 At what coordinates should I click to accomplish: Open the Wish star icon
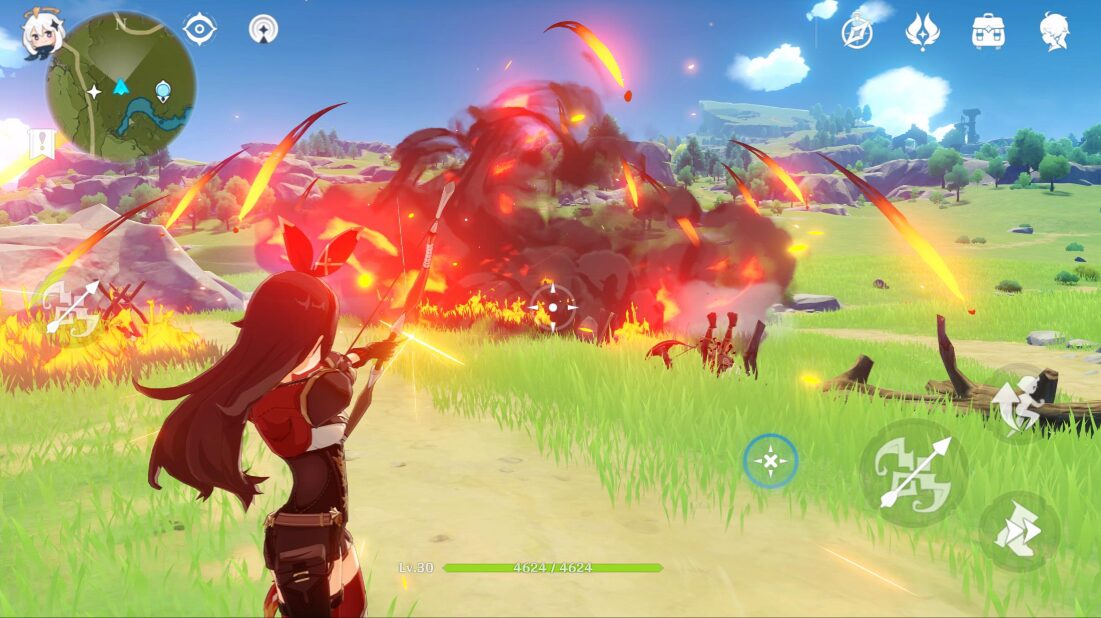[922, 32]
